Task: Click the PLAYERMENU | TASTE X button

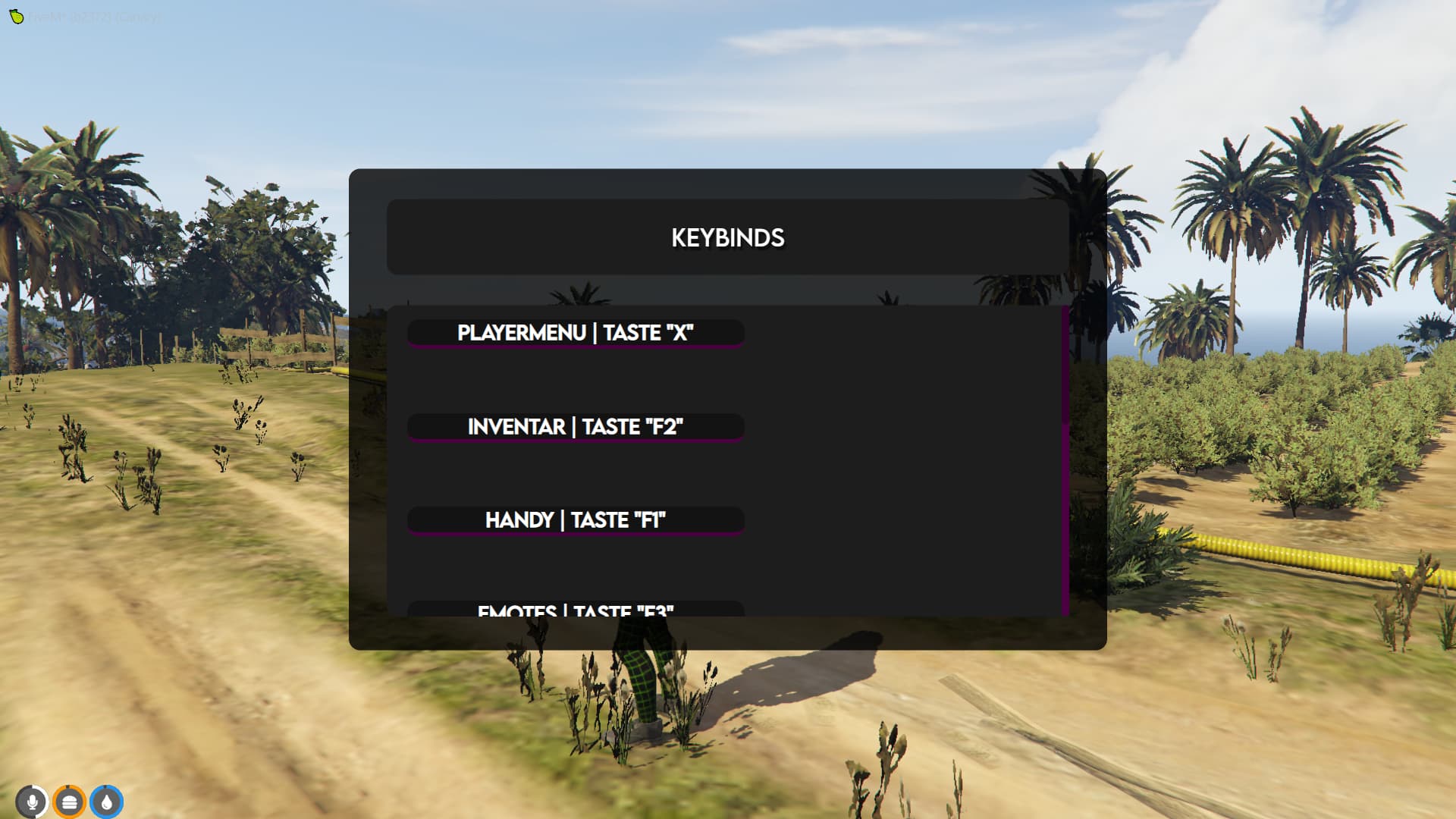Action: coord(576,331)
